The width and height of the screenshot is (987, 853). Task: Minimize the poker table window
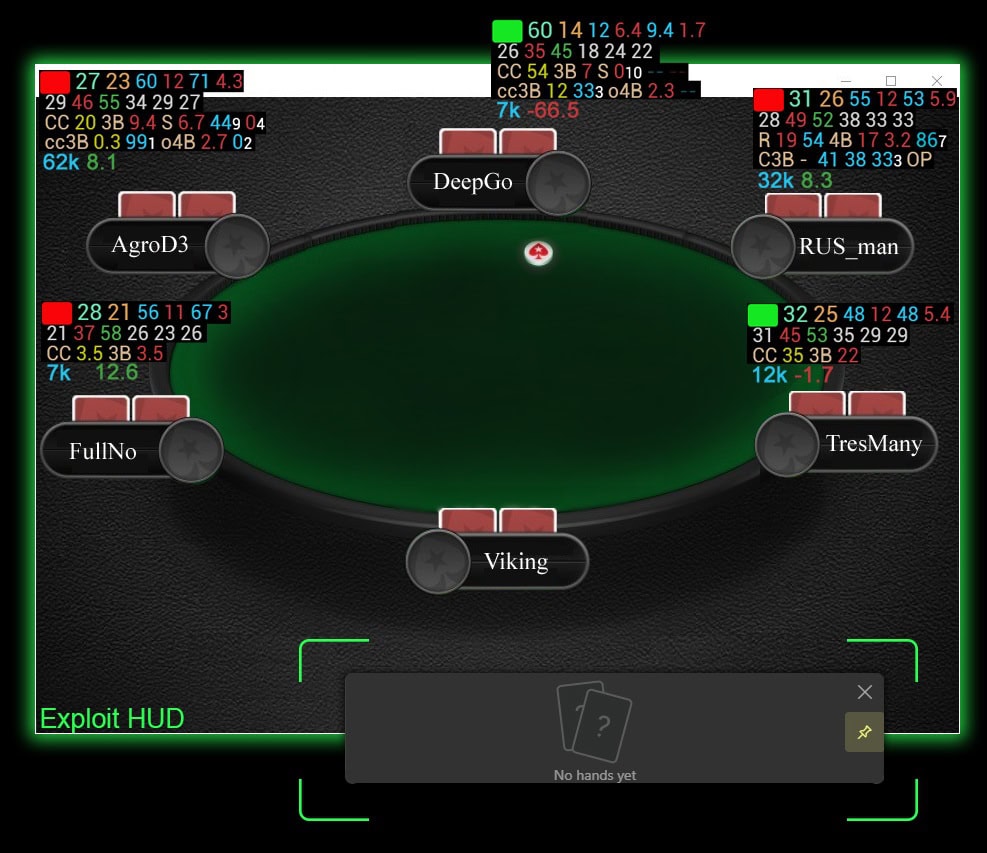click(x=846, y=81)
